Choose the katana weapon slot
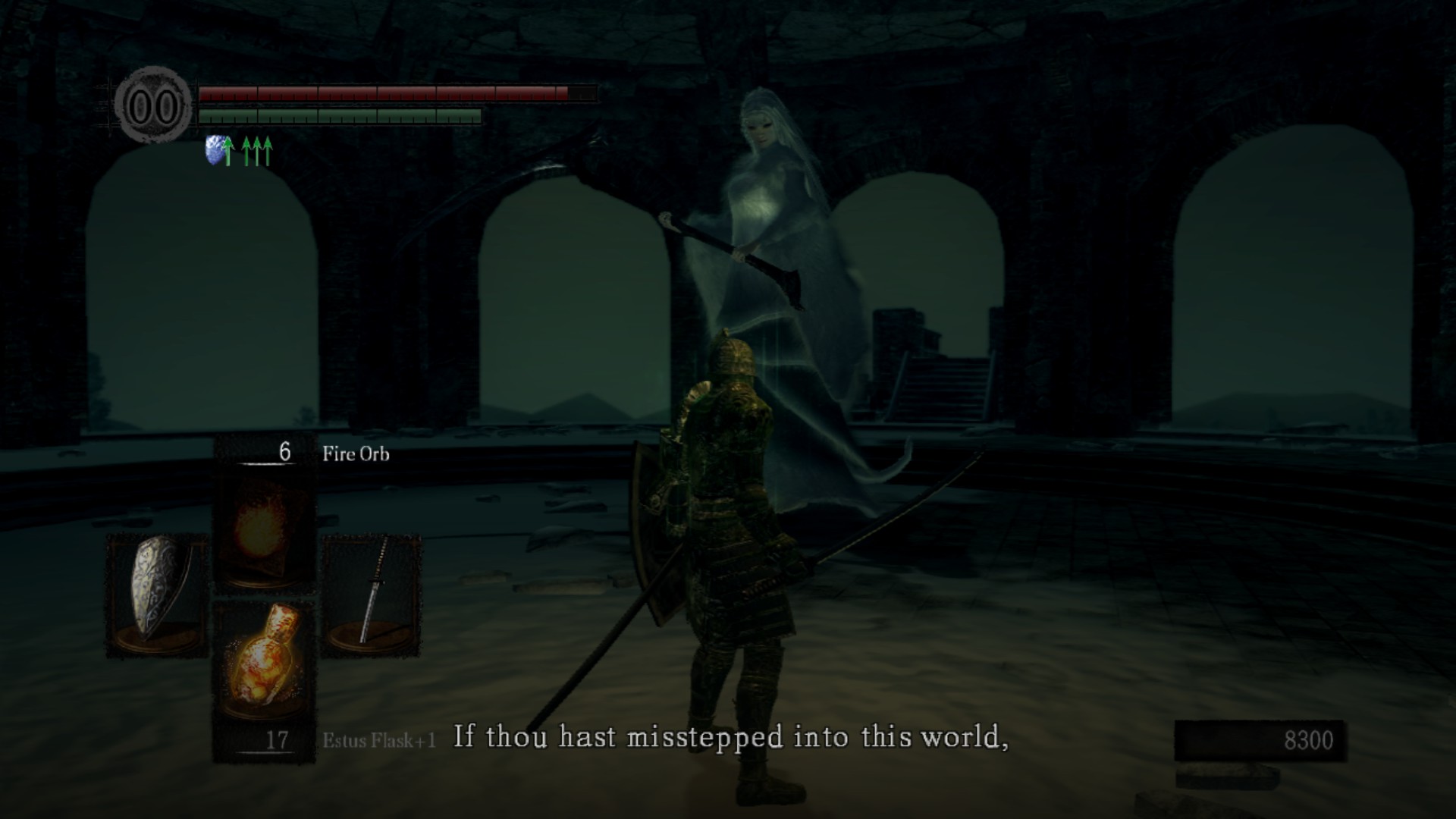 (372, 594)
